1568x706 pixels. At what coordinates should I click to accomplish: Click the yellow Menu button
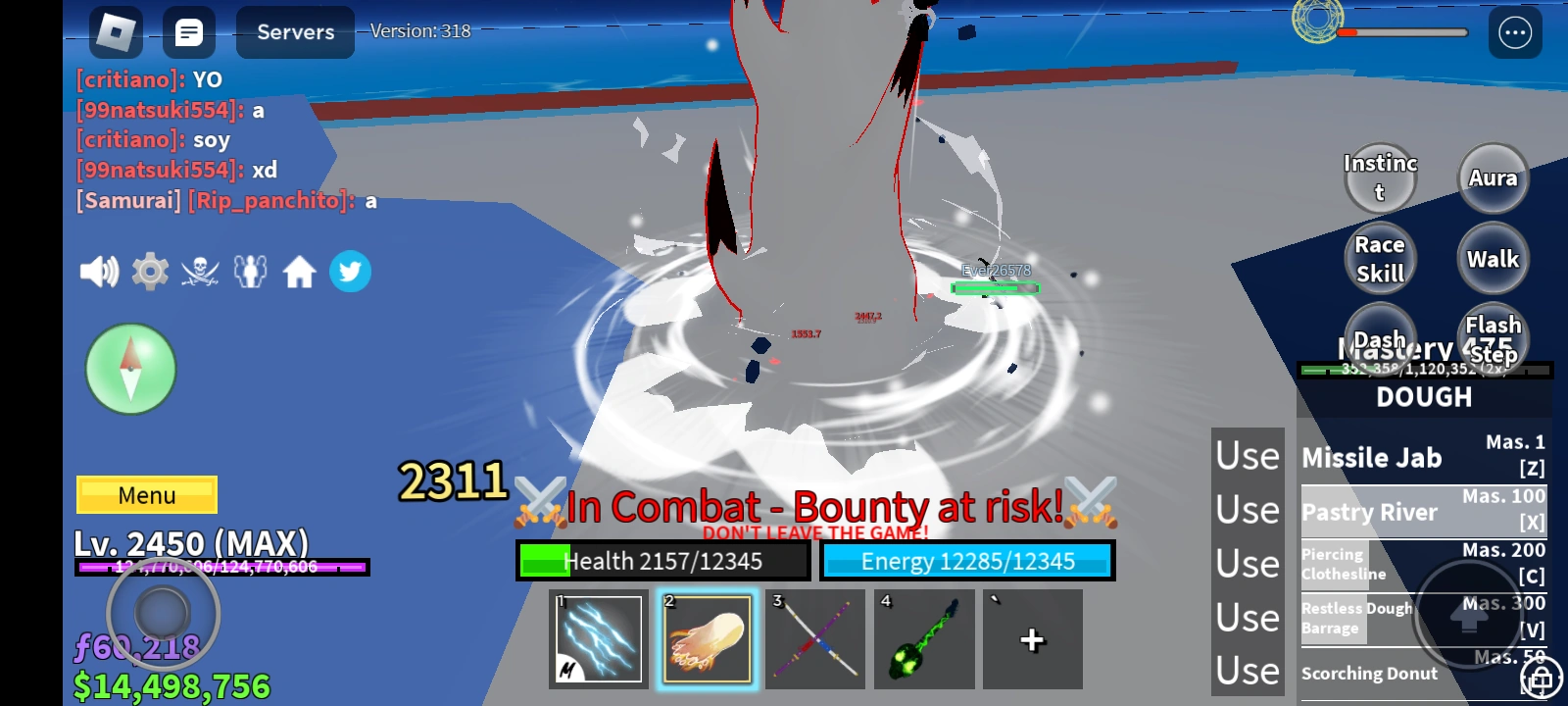tap(145, 495)
